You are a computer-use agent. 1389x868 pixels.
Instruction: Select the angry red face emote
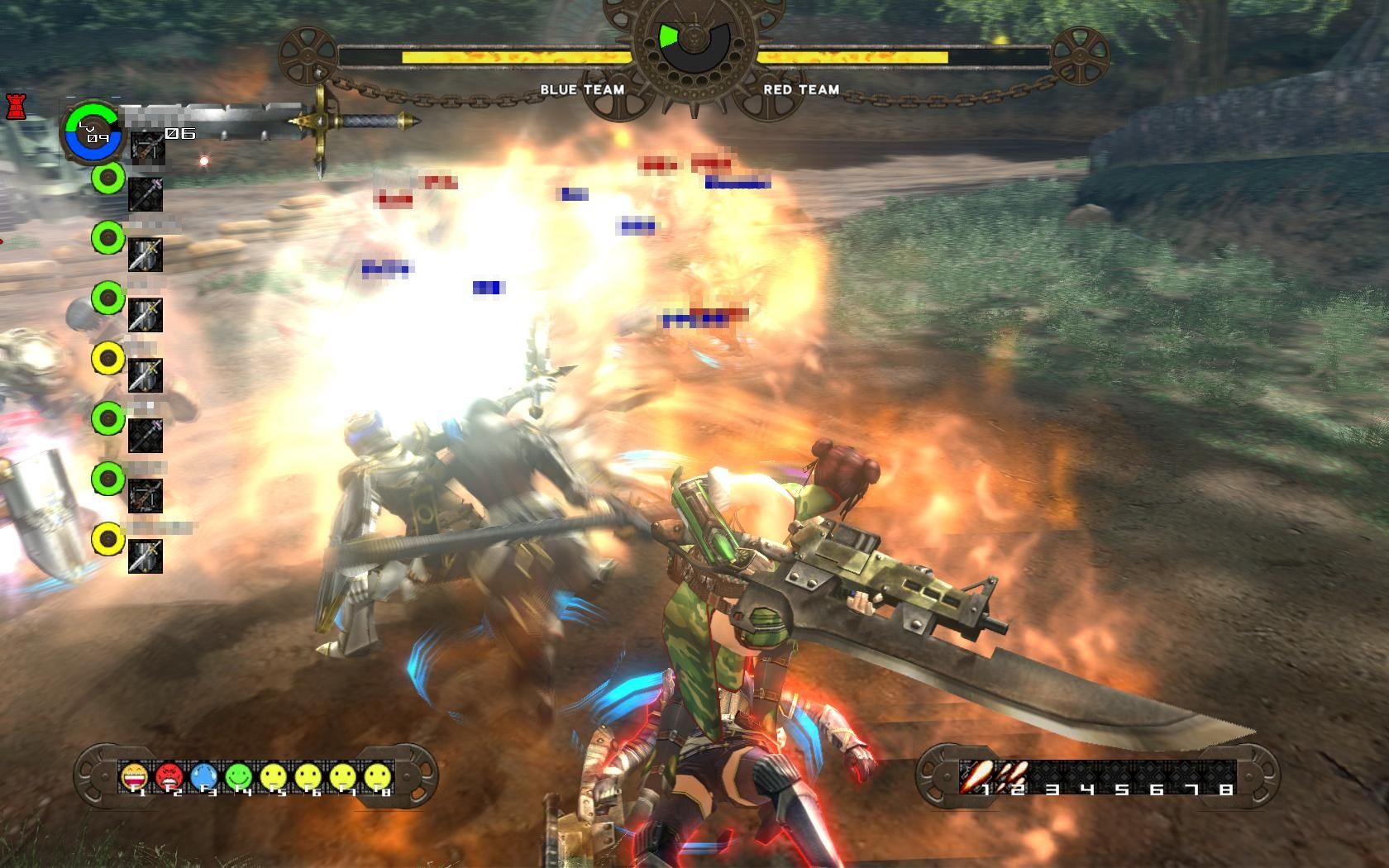(x=169, y=776)
